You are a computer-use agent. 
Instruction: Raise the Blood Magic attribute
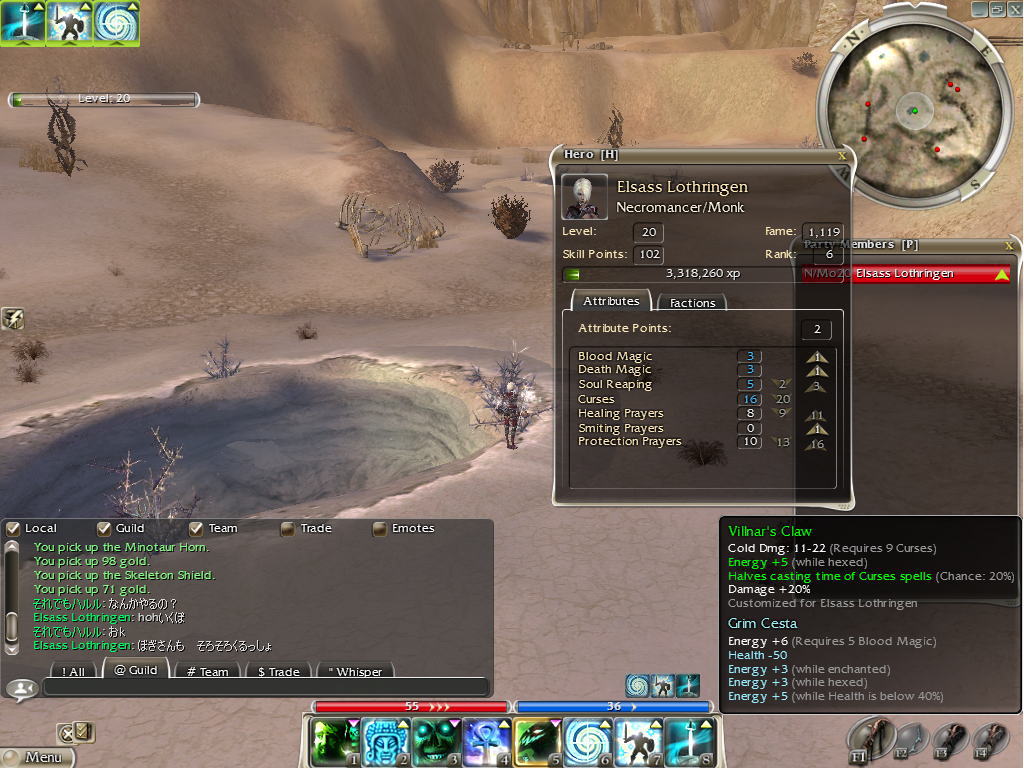click(818, 356)
